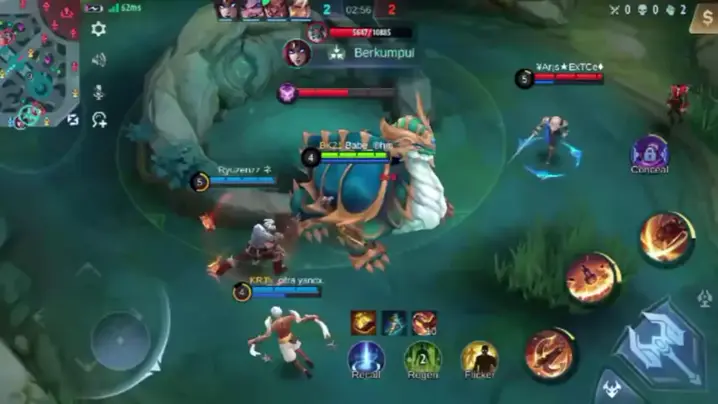The image size is (718, 404).
Task: Toggle the microphone voice chat icon
Action: click(98, 91)
